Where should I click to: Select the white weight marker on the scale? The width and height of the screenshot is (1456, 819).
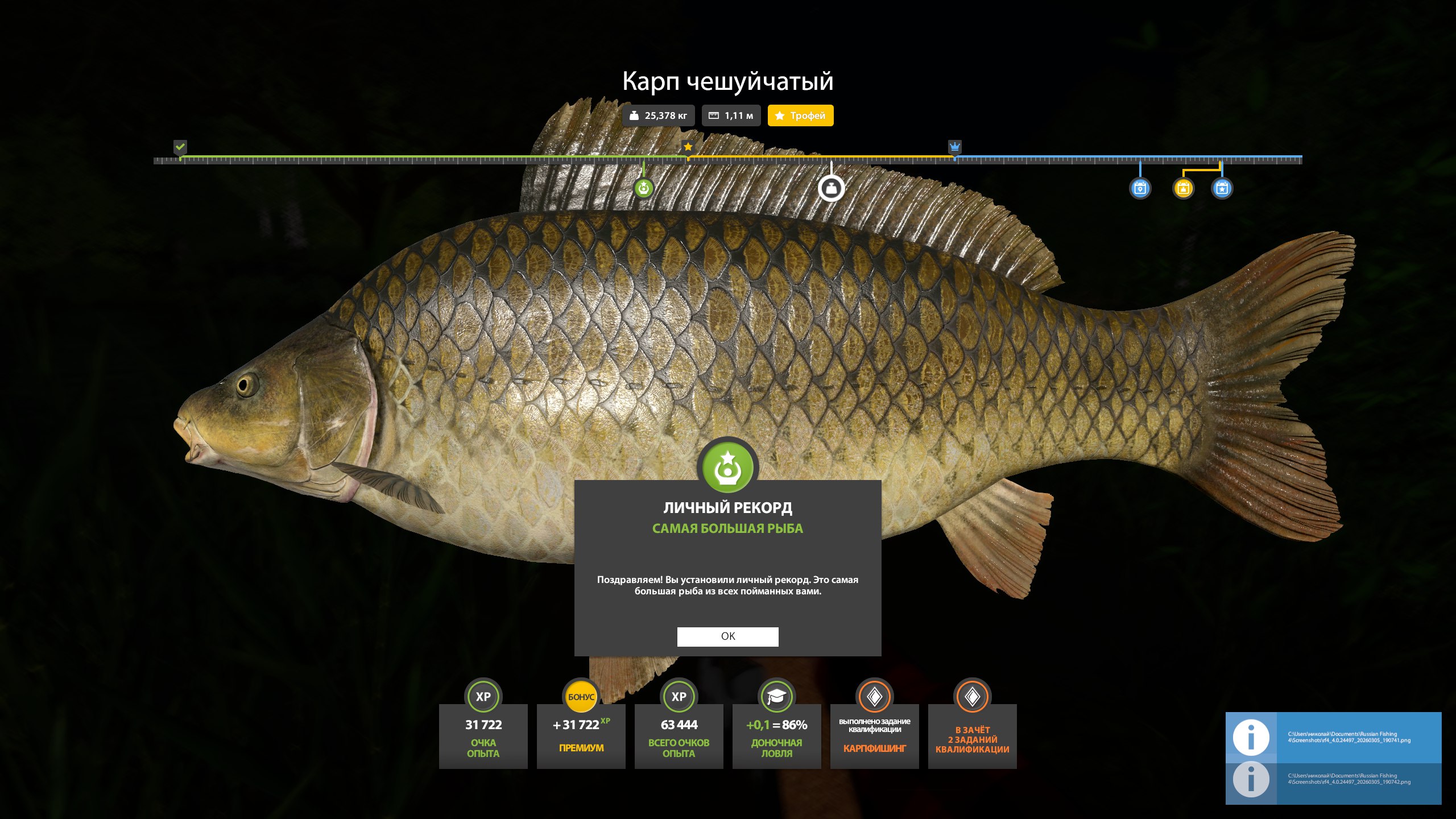click(x=831, y=188)
